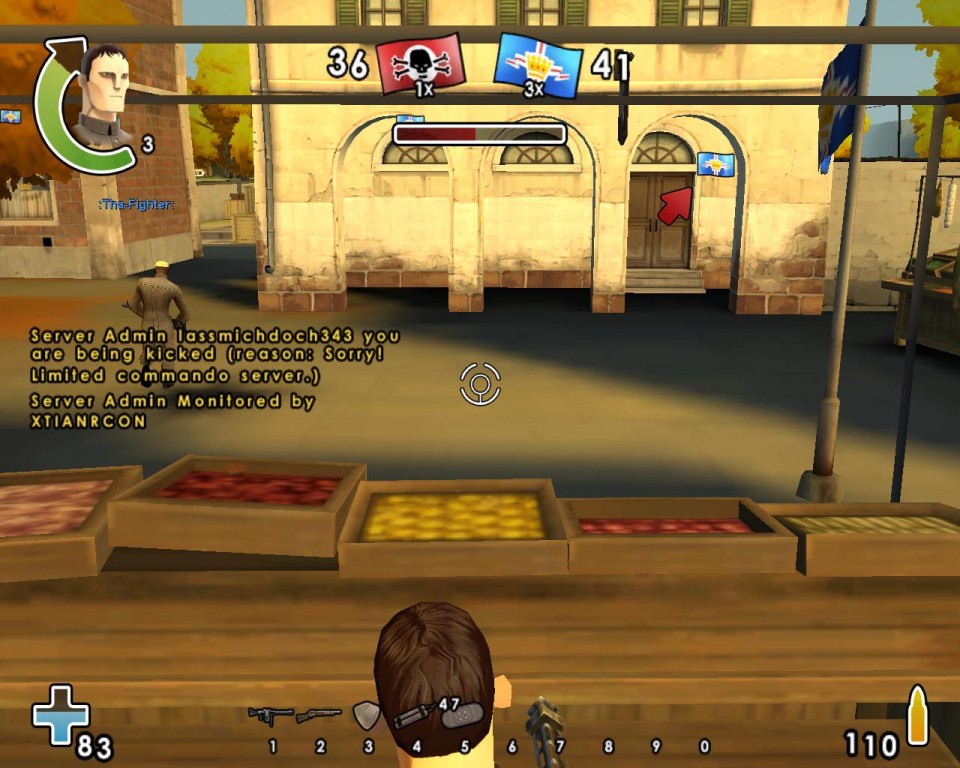Activate the shield ability icon
Viewport: 960px width, 768px height.
(366, 714)
